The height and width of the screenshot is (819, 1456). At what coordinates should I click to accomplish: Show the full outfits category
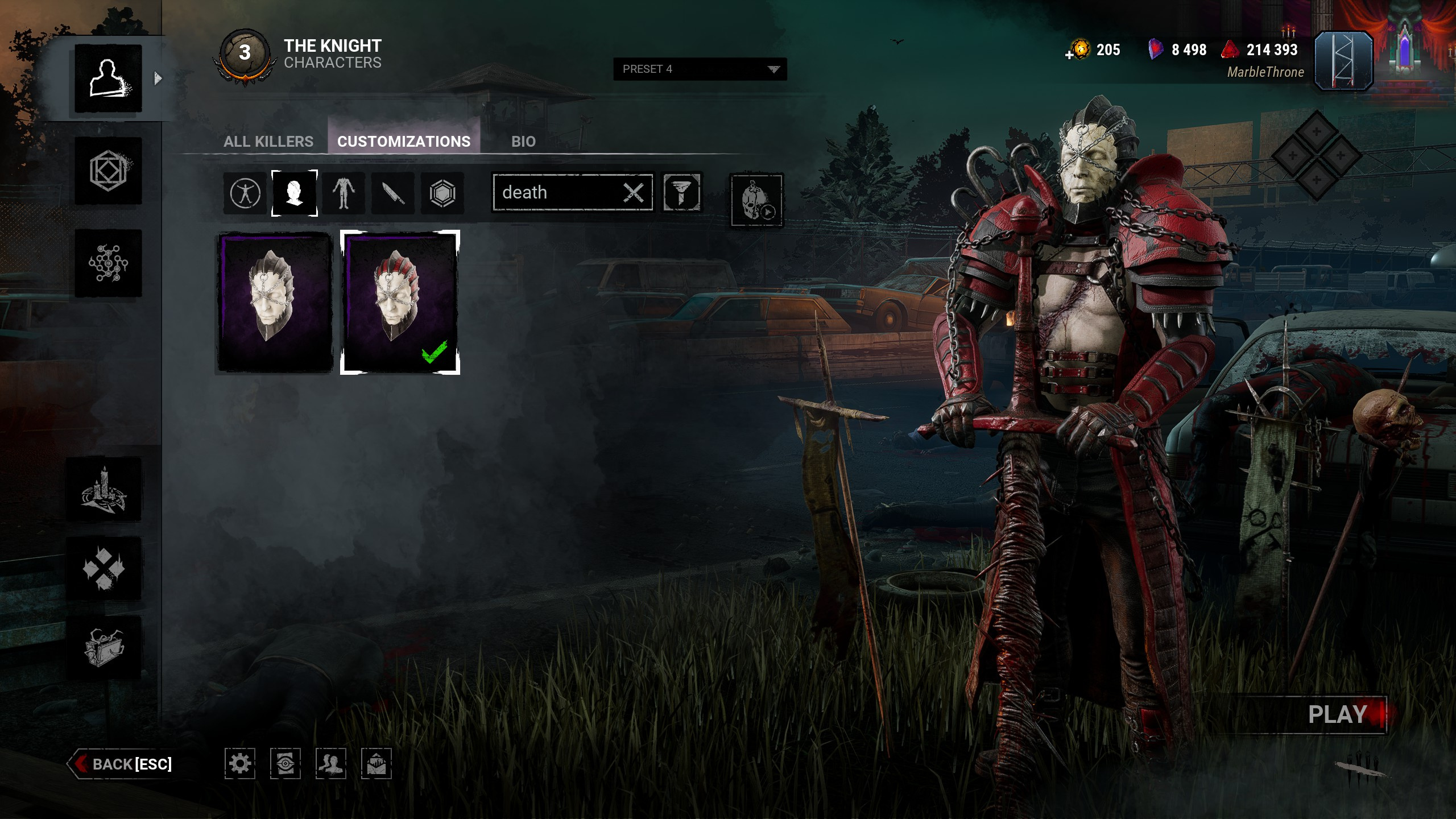point(245,193)
